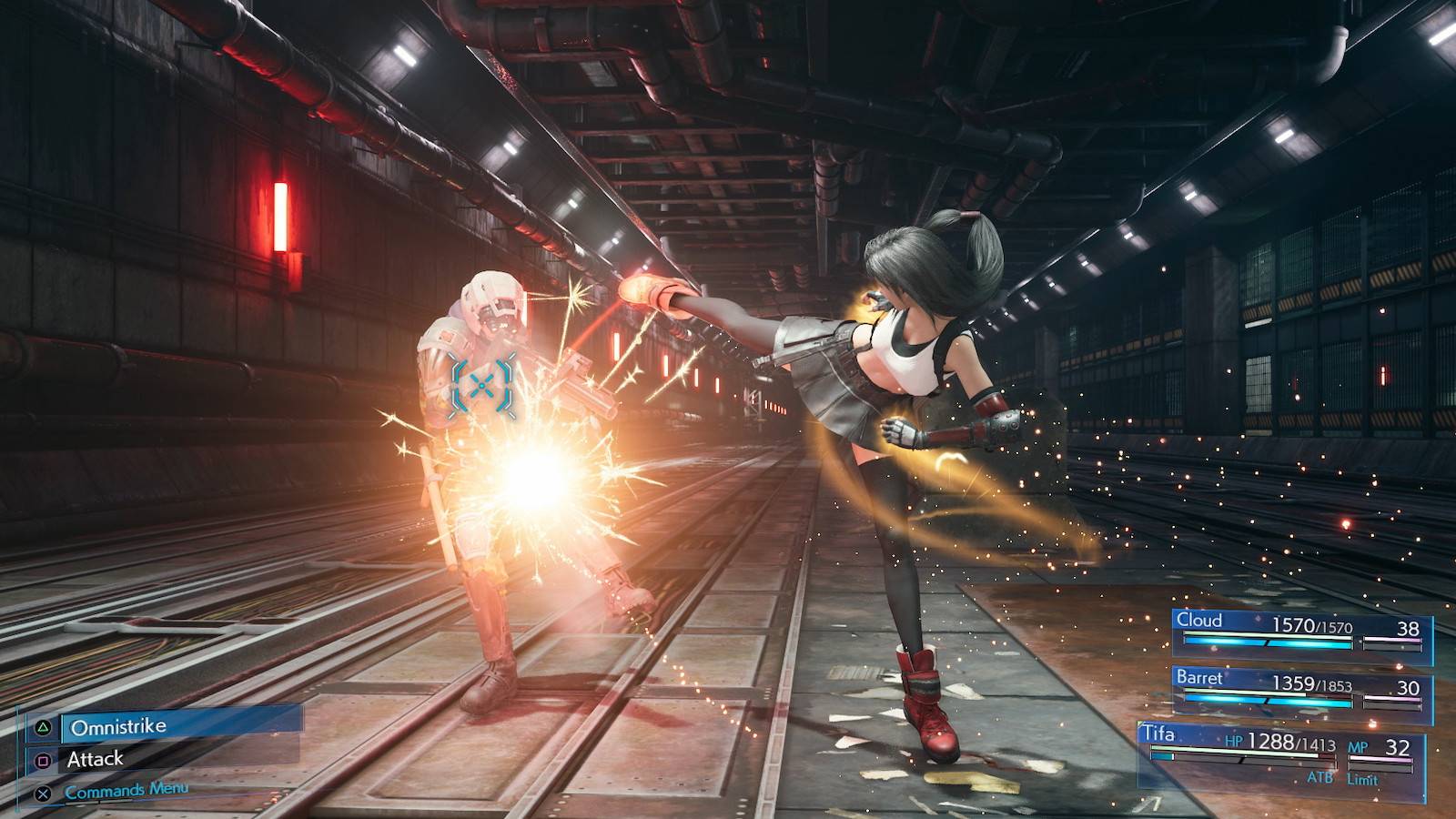Click the HP label in Tifa's status panel
1456x819 pixels.
(x=1235, y=741)
